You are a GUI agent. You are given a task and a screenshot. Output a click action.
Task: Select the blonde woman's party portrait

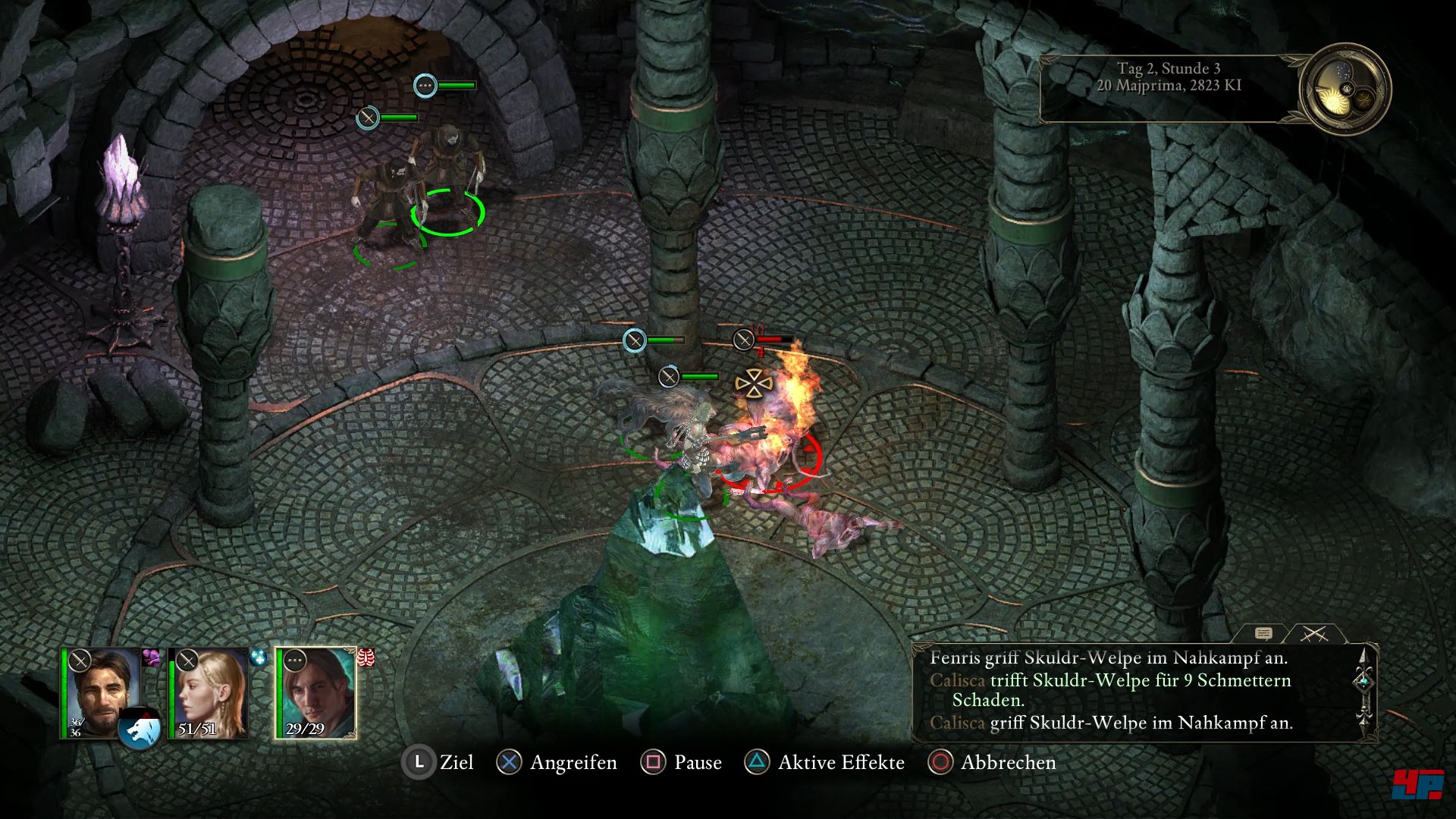(x=209, y=692)
